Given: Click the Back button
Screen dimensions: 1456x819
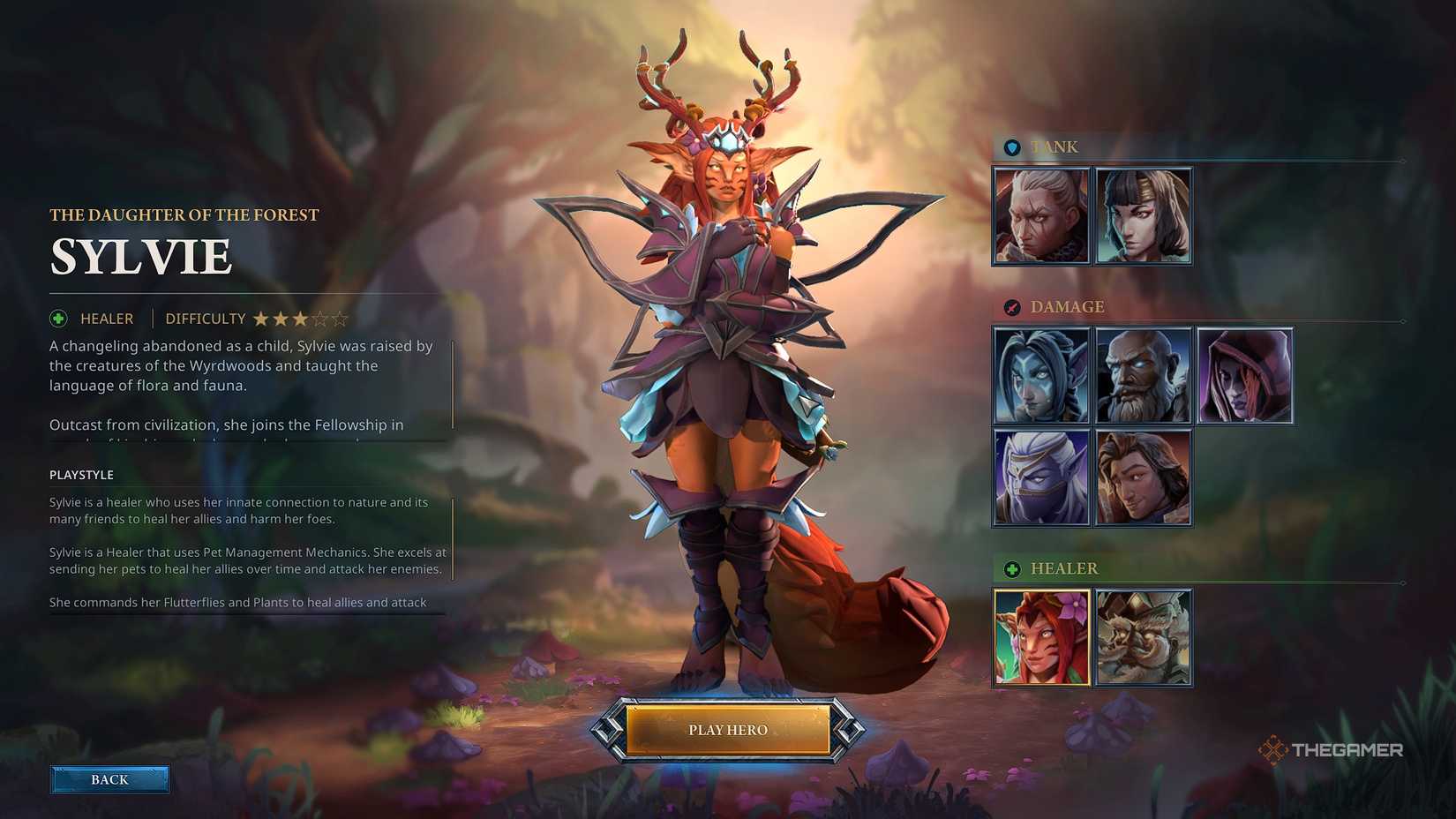Looking at the screenshot, I should pos(109,779).
